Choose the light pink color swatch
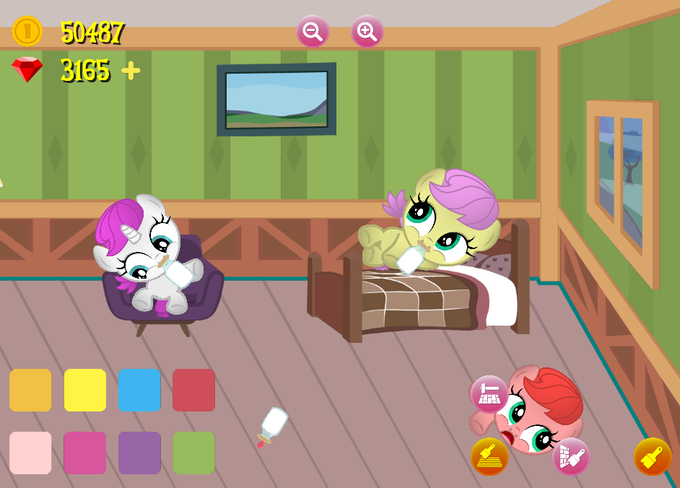Viewport: 680px width, 488px height. click(x=30, y=452)
